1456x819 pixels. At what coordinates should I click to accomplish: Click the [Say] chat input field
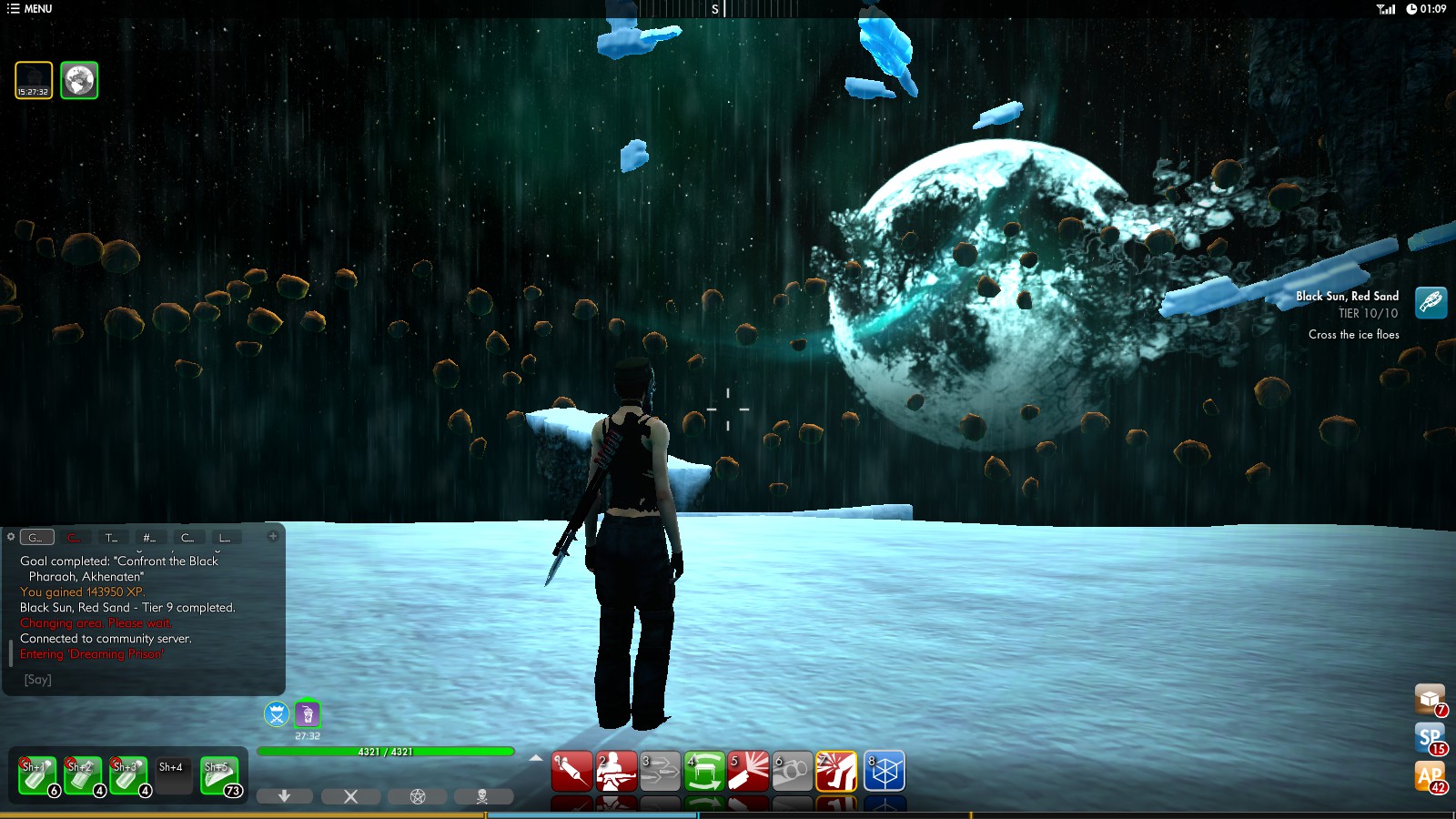click(x=146, y=680)
